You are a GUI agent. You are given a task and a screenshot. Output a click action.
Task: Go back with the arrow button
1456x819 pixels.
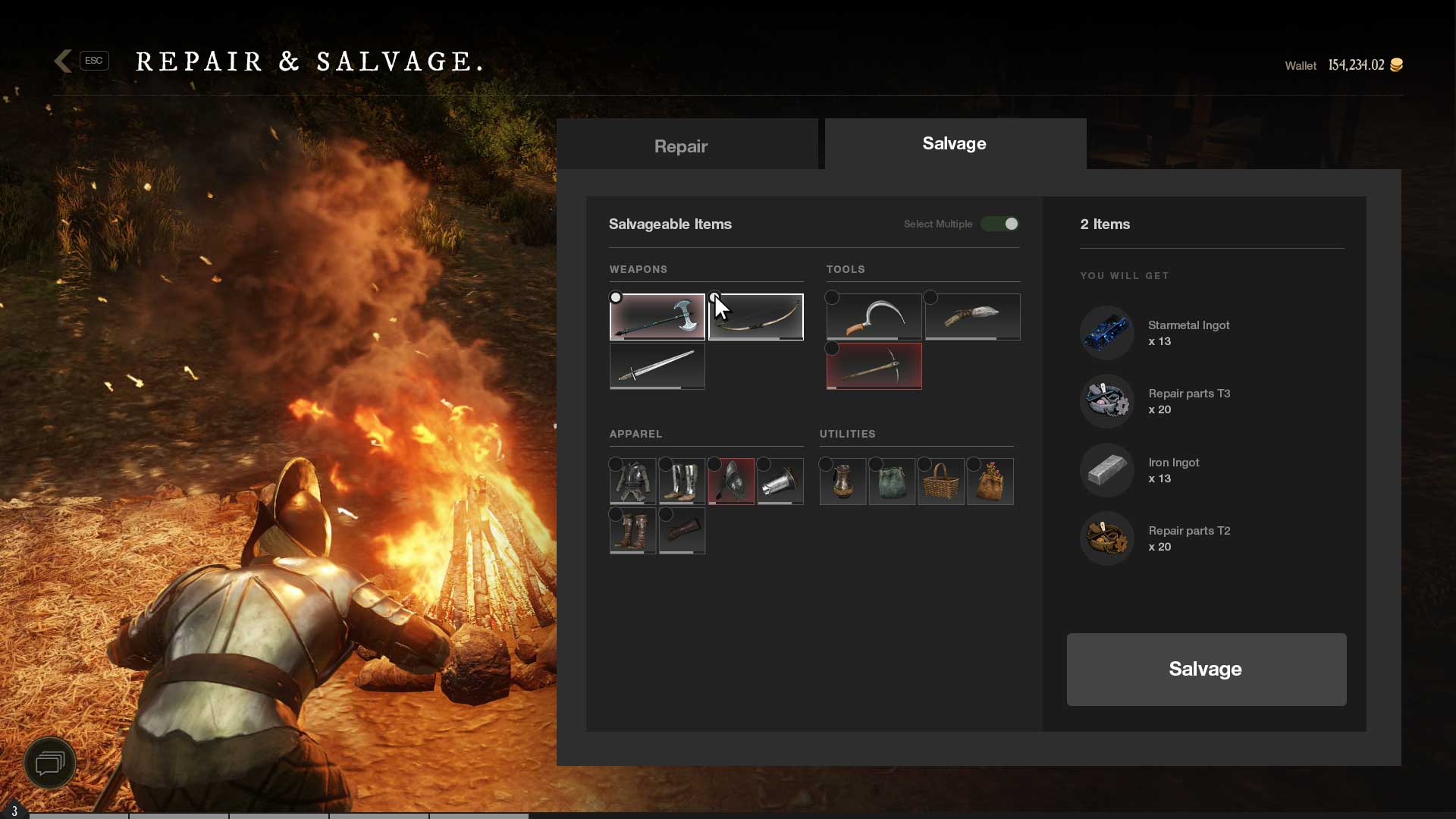pyautogui.click(x=64, y=61)
